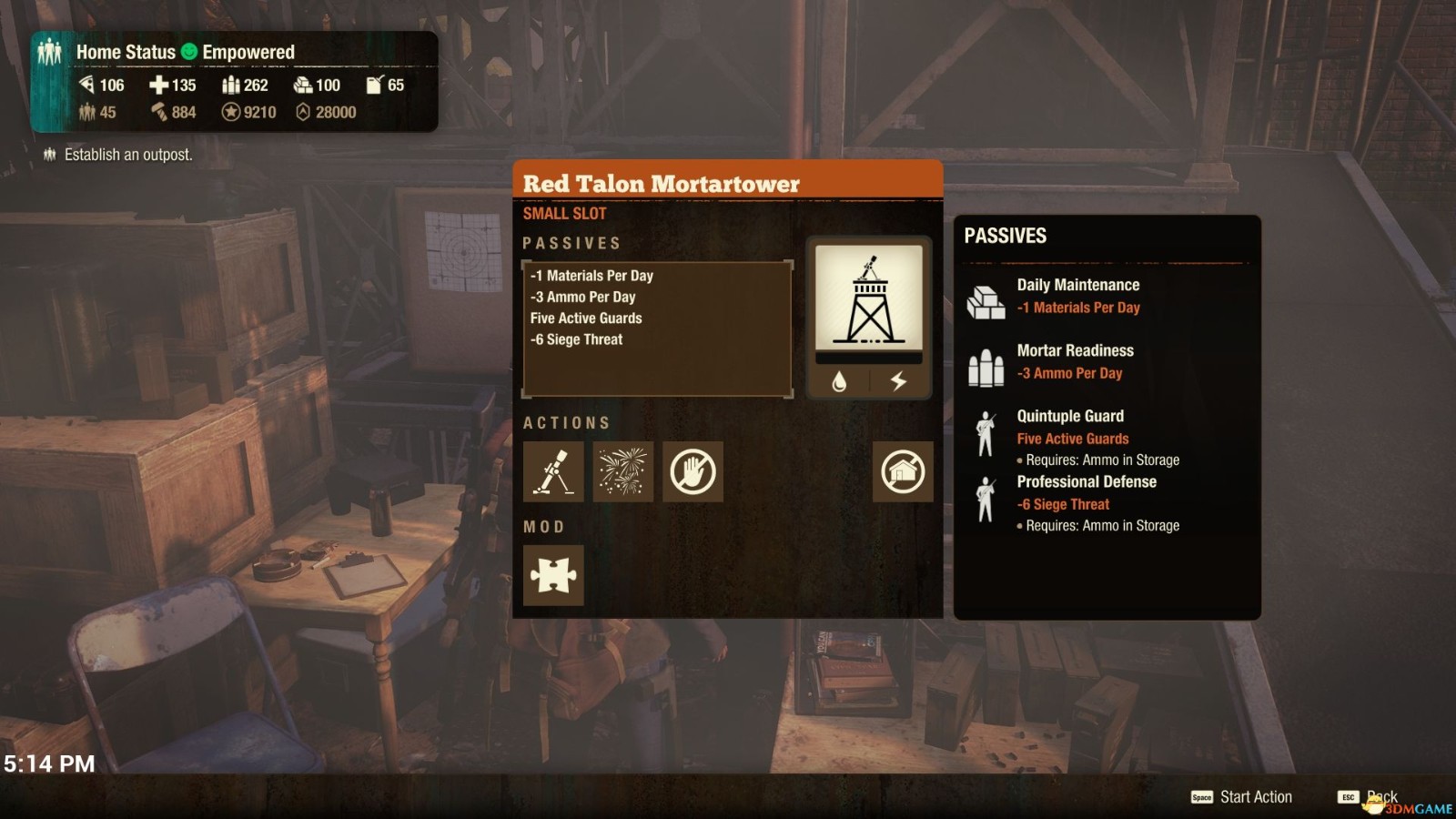Open the passives list box
The height and width of the screenshot is (819, 1456).
point(657,329)
